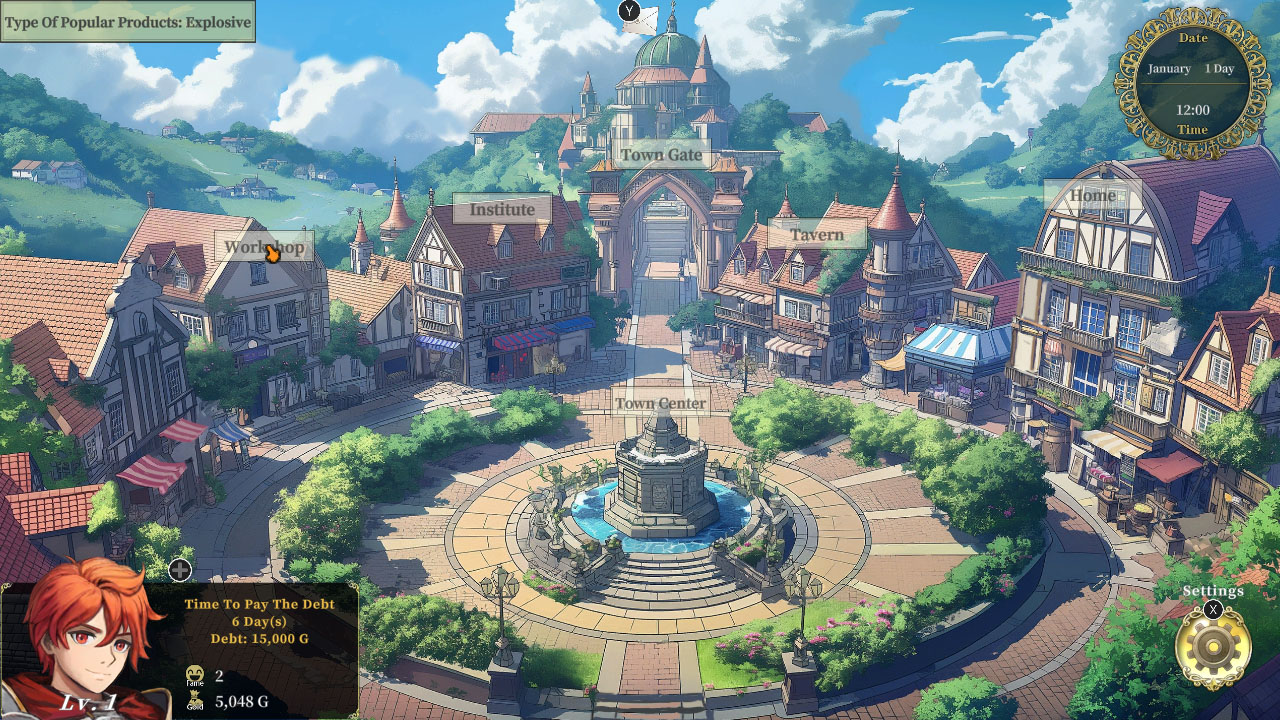Visit the Institute
Viewport: 1280px width, 720px height.
click(x=503, y=210)
